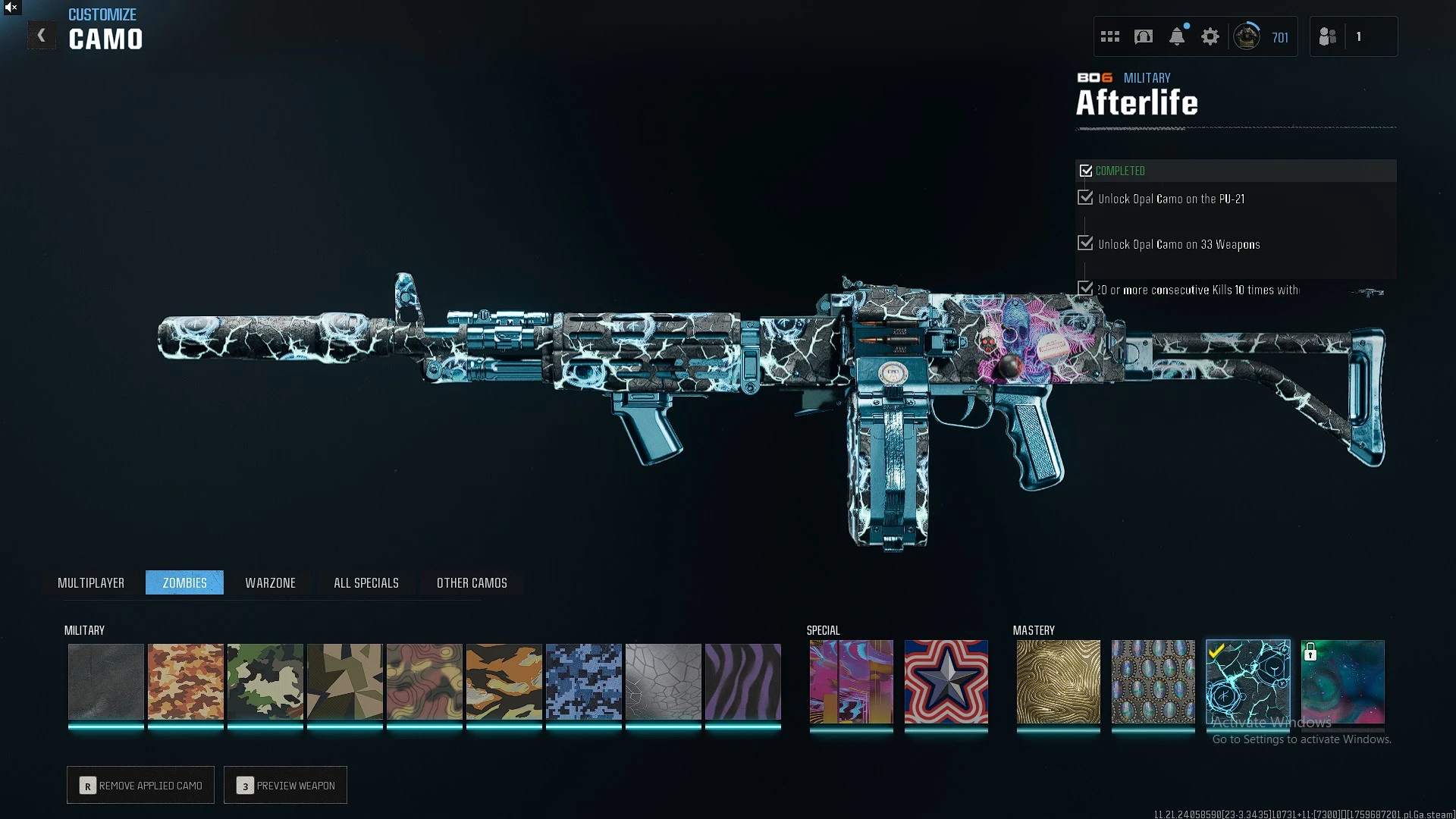Choose the orange woodland camo swatch
This screenshot has height=819, width=1456.
(186, 682)
